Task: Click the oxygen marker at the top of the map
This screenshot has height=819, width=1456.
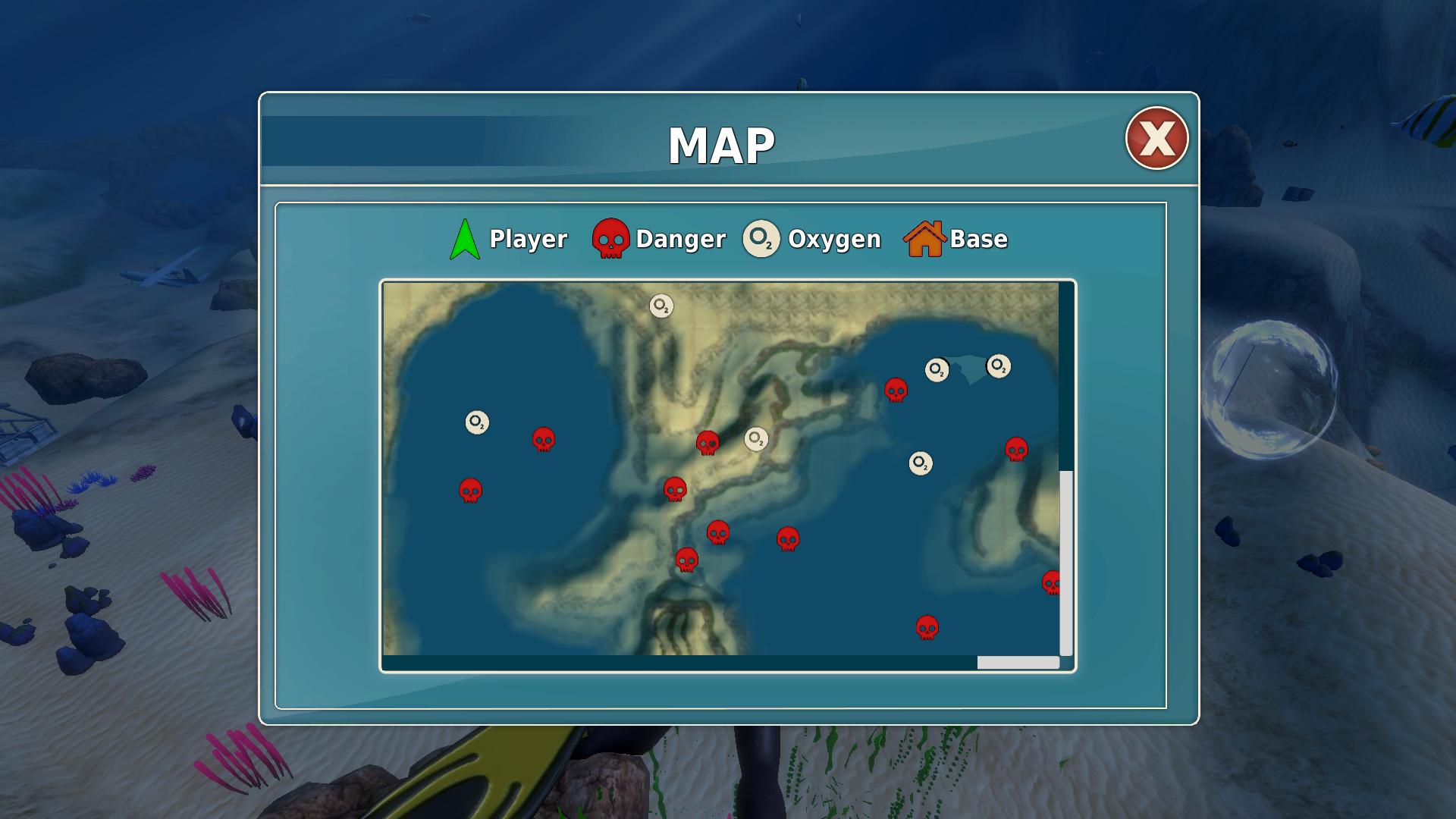Action: tap(660, 306)
